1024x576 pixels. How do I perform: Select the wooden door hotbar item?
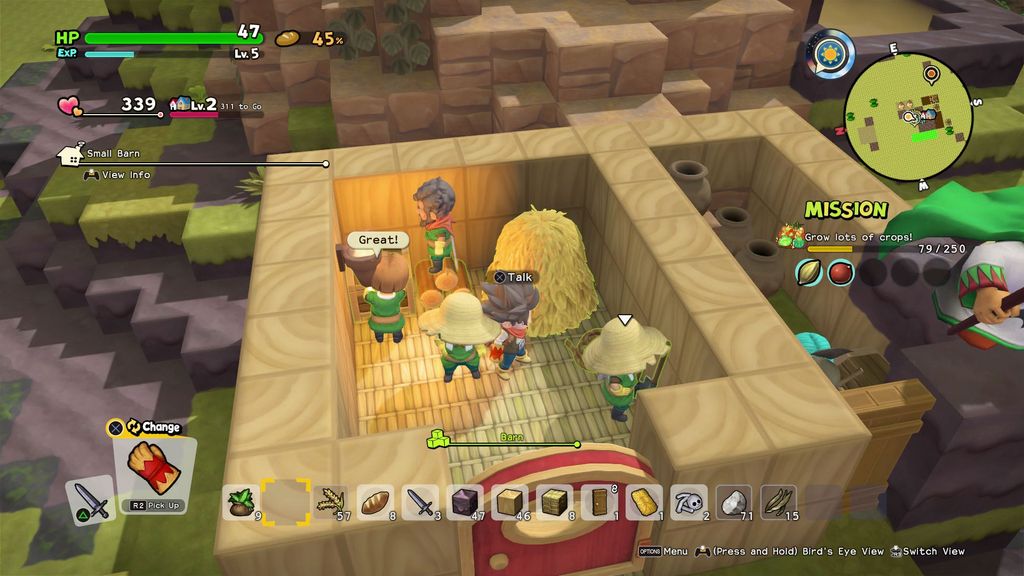point(600,501)
